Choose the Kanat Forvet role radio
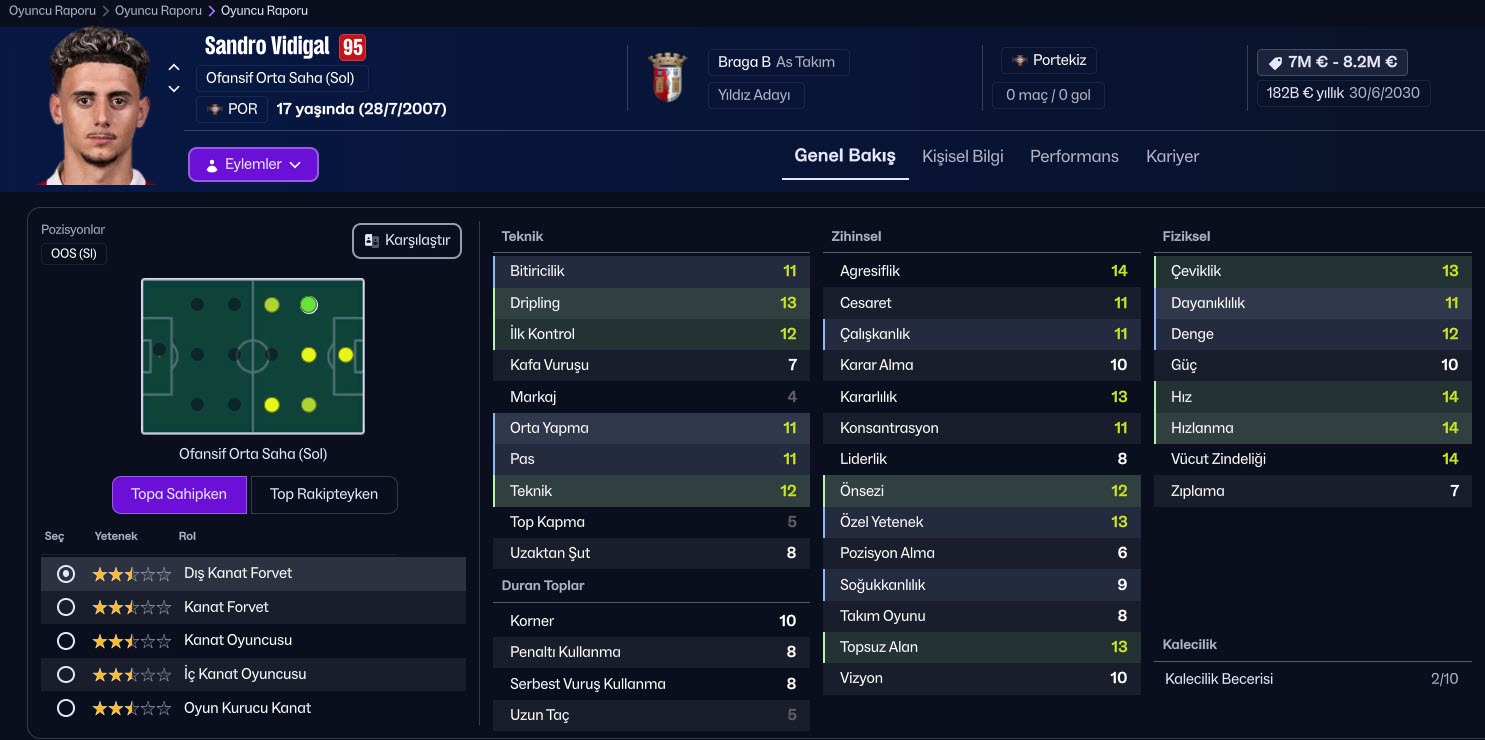The image size is (1485, 740). (67, 607)
